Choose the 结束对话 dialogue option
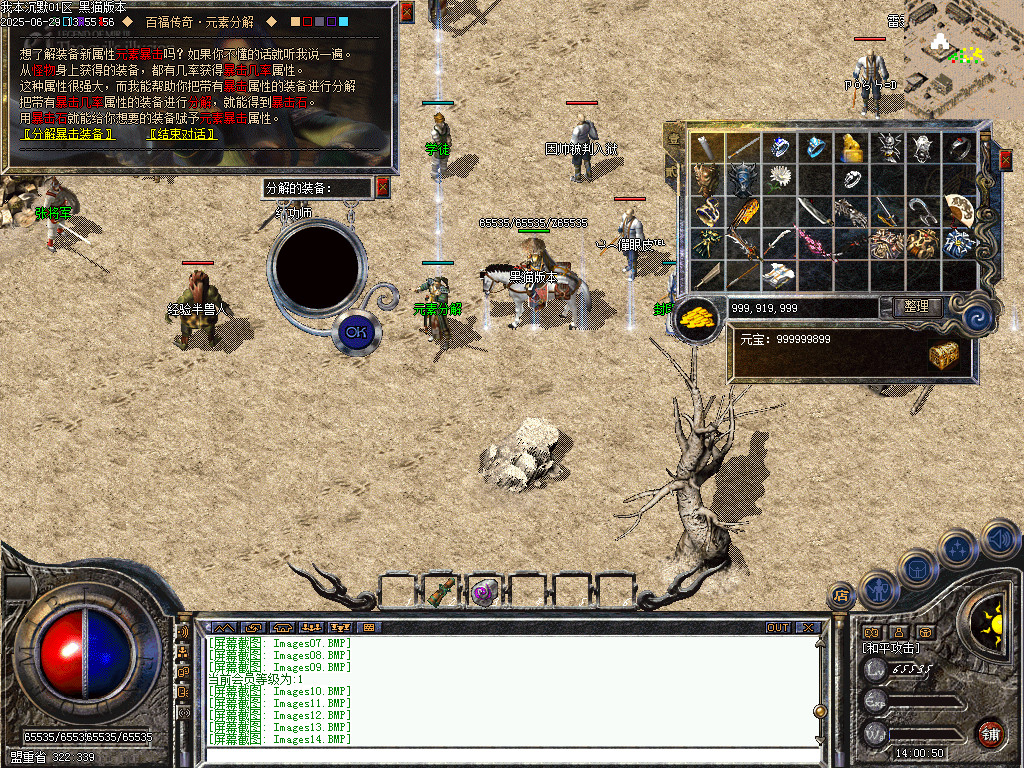1024x768 pixels. [183, 134]
